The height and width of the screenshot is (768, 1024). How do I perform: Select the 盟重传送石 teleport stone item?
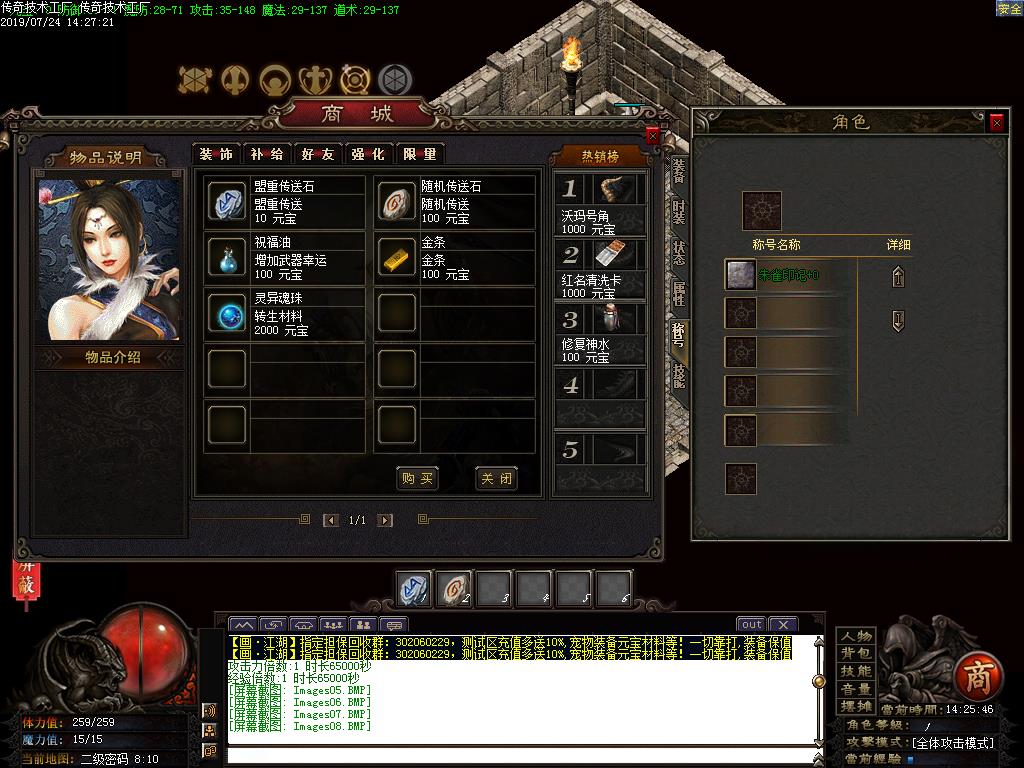tap(226, 202)
